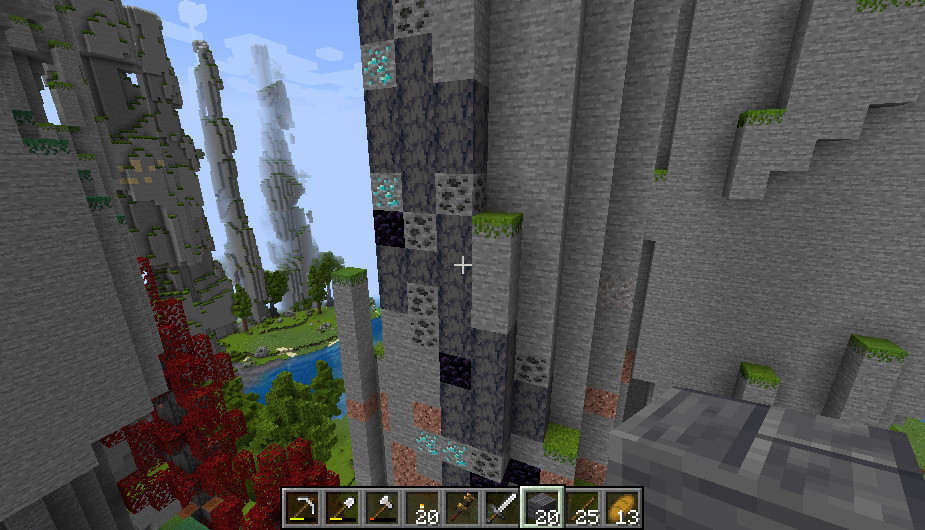Switch to the axe slot
The width and height of the screenshot is (925, 530).
(381, 508)
